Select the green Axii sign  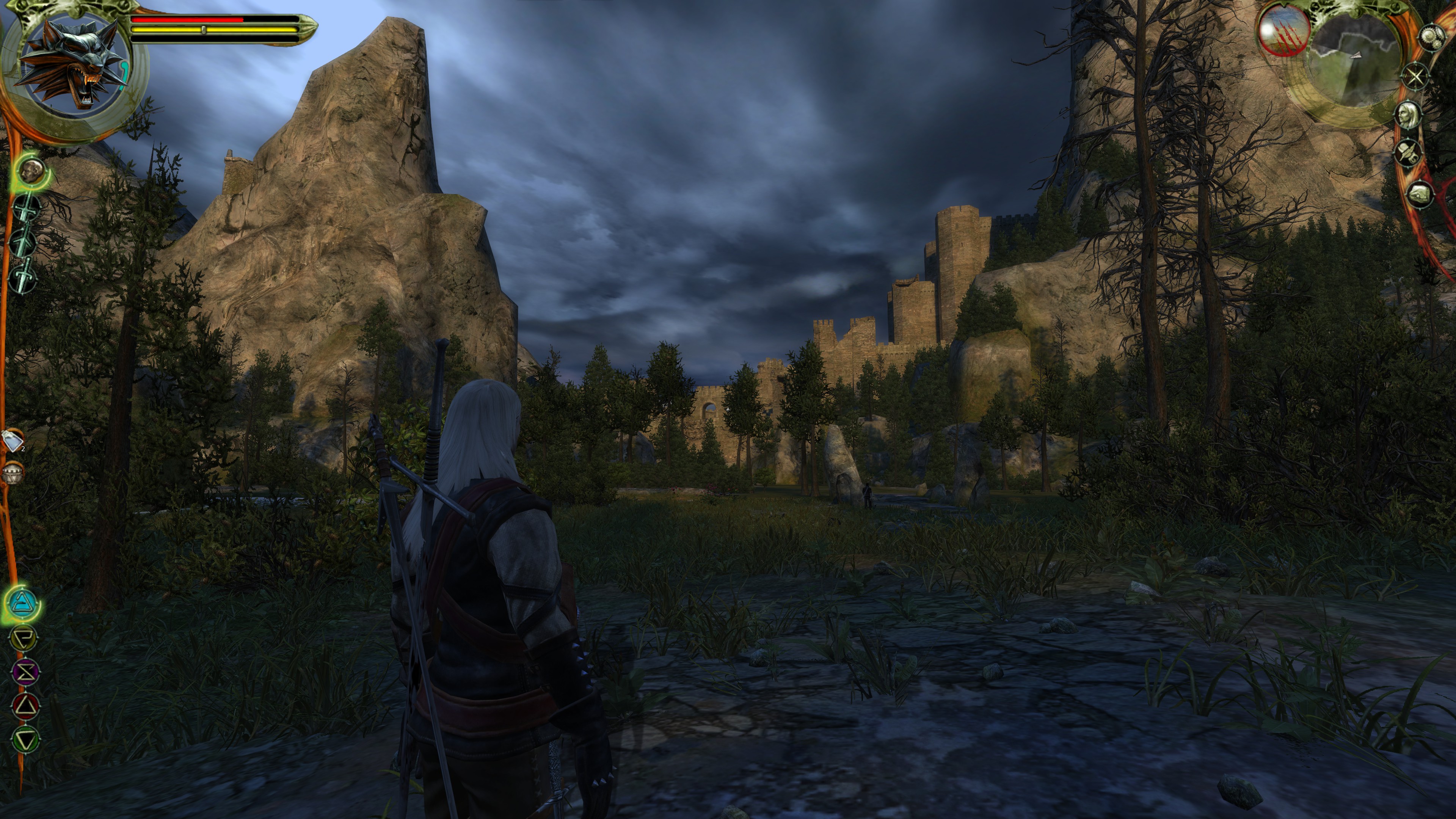25,739
